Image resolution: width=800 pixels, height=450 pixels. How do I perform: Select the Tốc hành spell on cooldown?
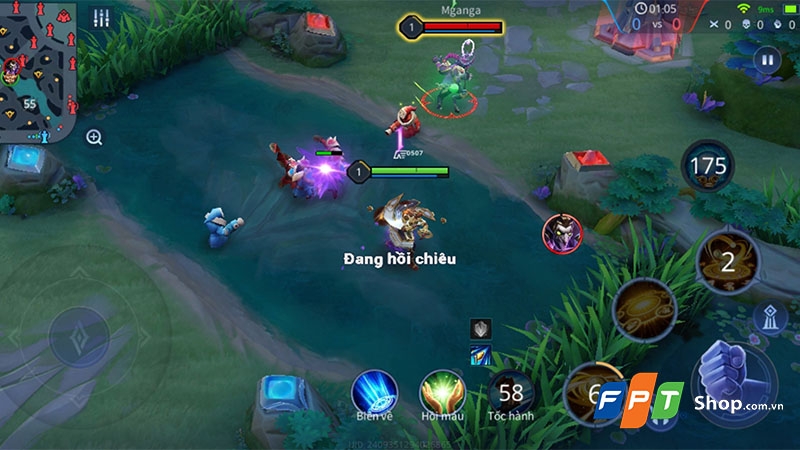click(511, 392)
